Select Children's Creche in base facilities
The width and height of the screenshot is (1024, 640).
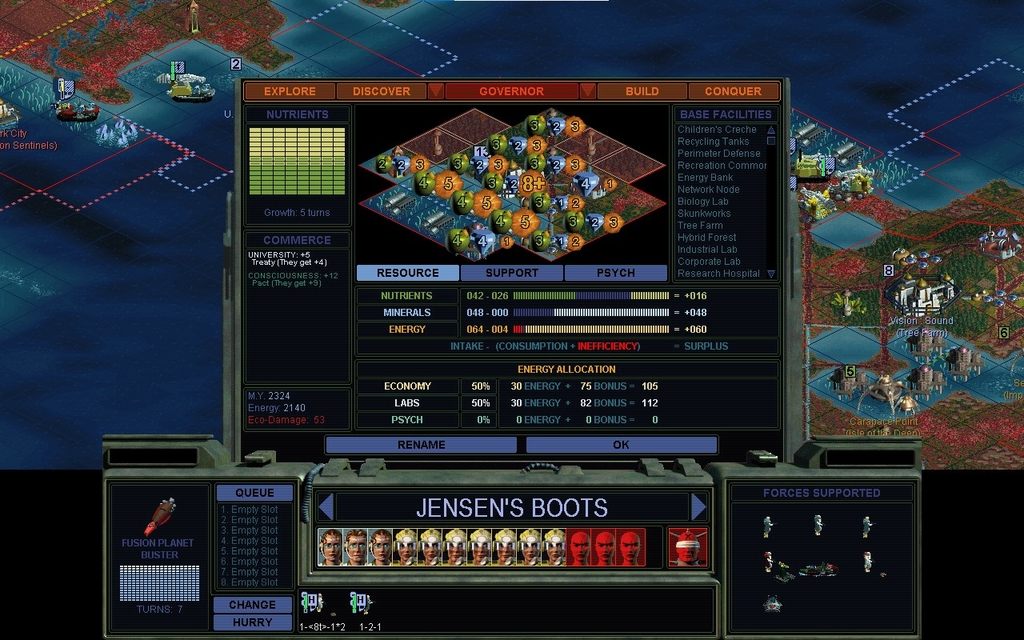pyautogui.click(x=717, y=130)
